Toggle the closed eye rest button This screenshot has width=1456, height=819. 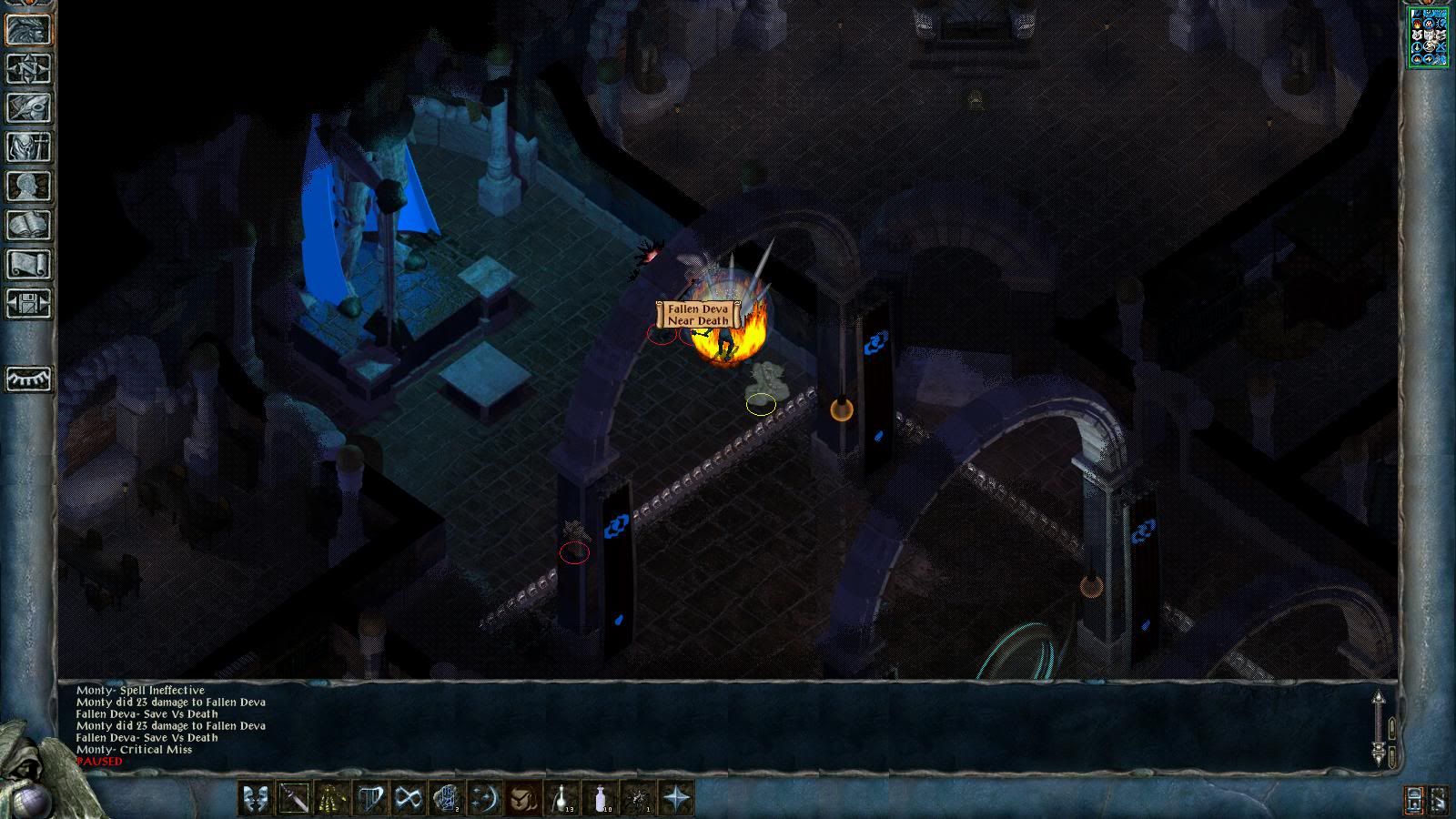tap(28, 379)
